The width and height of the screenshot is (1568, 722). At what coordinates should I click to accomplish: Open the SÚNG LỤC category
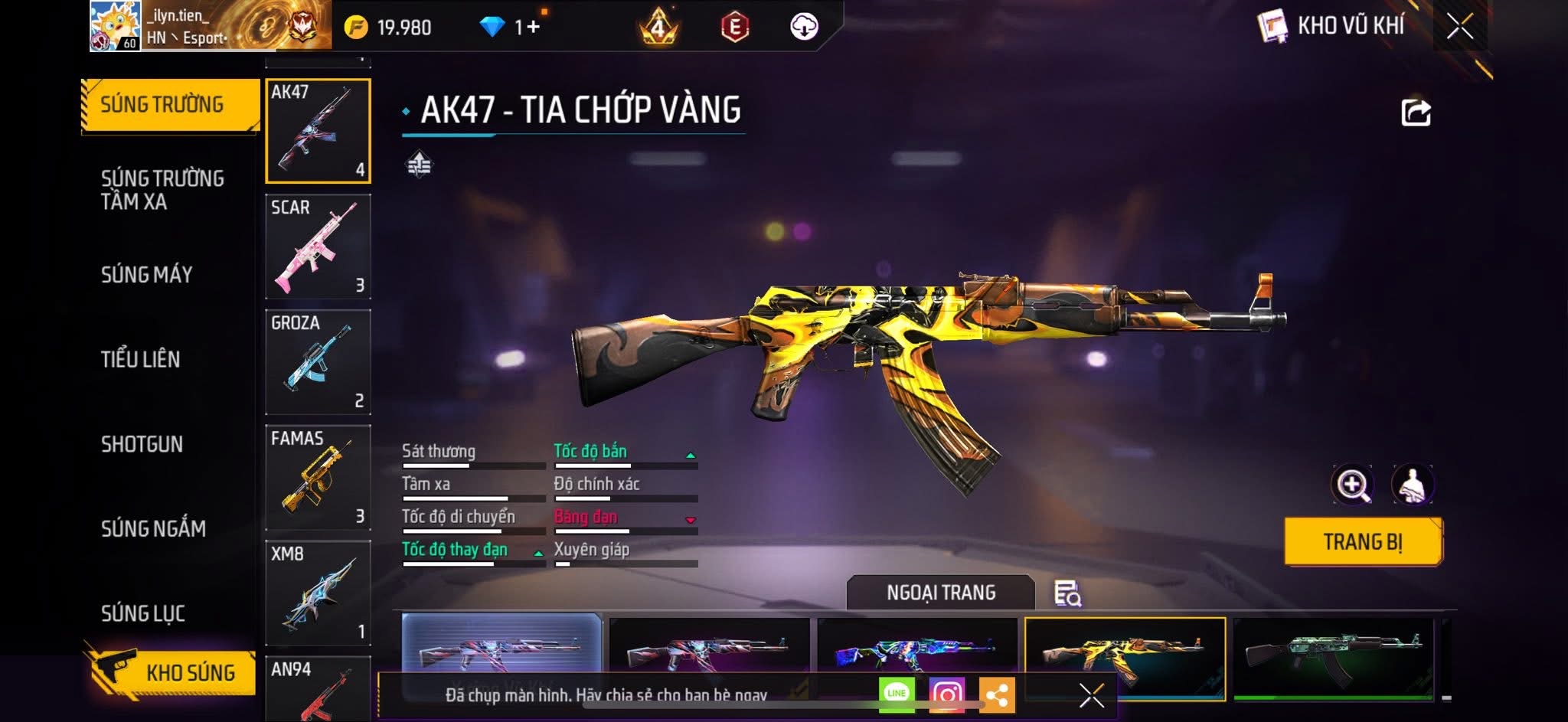tap(143, 613)
